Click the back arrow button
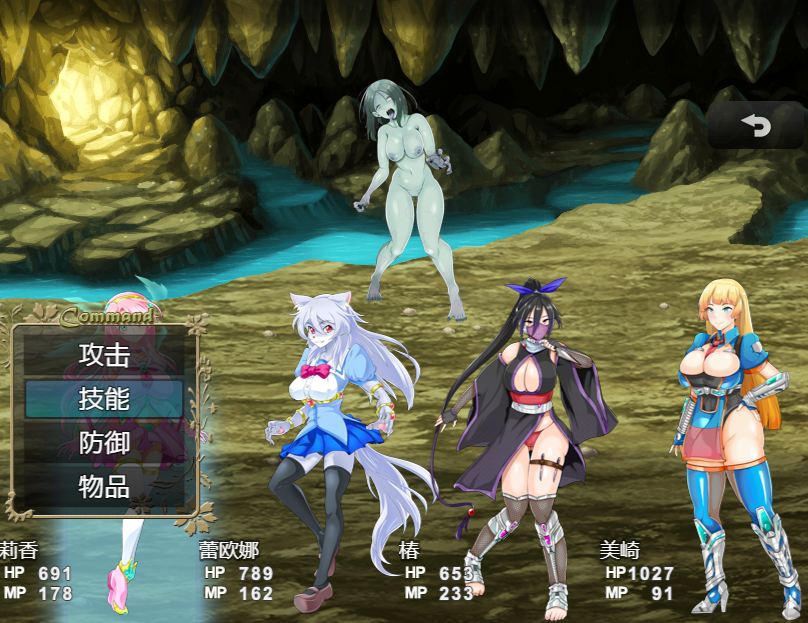 point(755,125)
